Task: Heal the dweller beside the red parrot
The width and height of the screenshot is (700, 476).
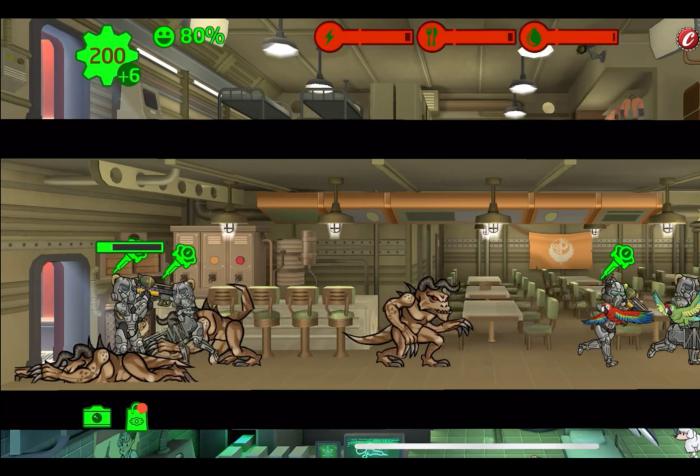Action: pos(621,258)
